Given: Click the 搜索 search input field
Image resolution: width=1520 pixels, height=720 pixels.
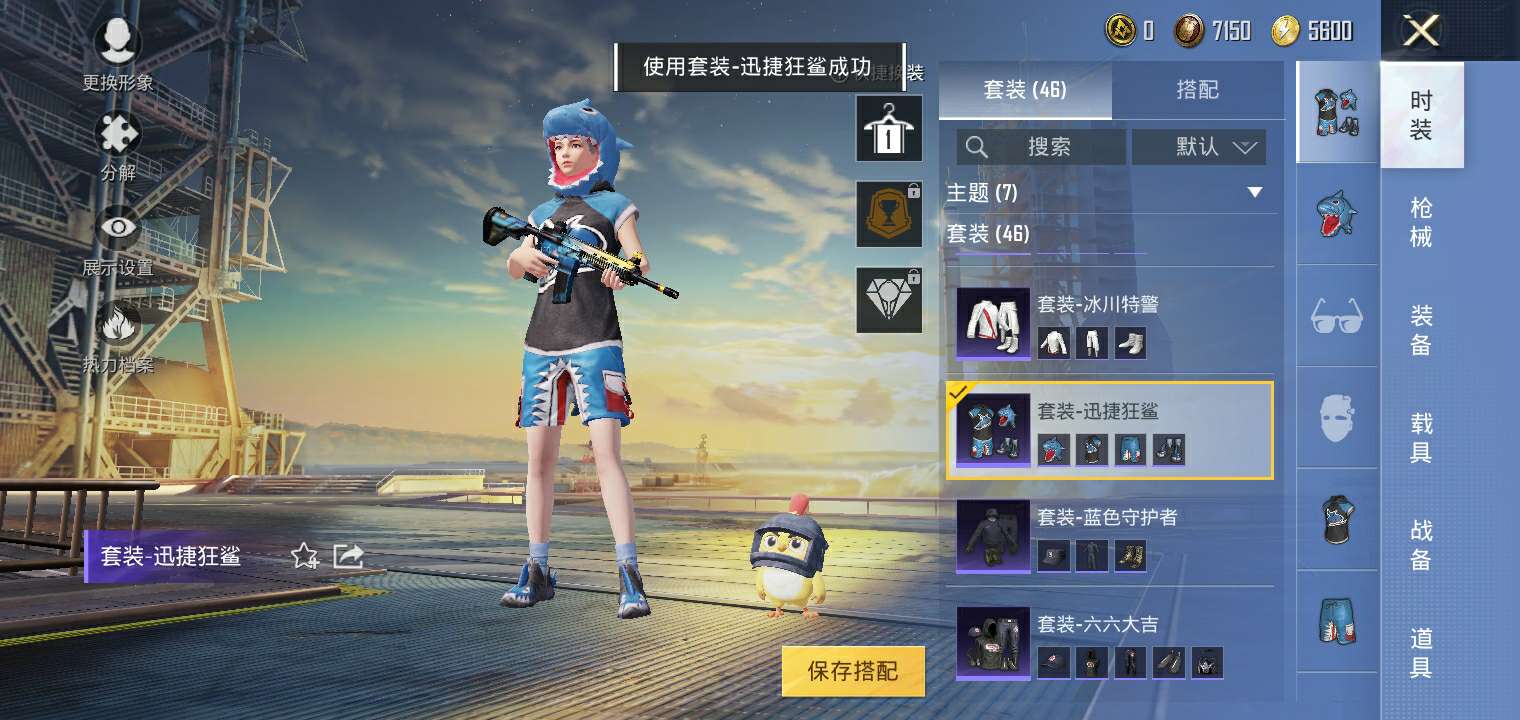Looking at the screenshot, I should coord(1040,146).
